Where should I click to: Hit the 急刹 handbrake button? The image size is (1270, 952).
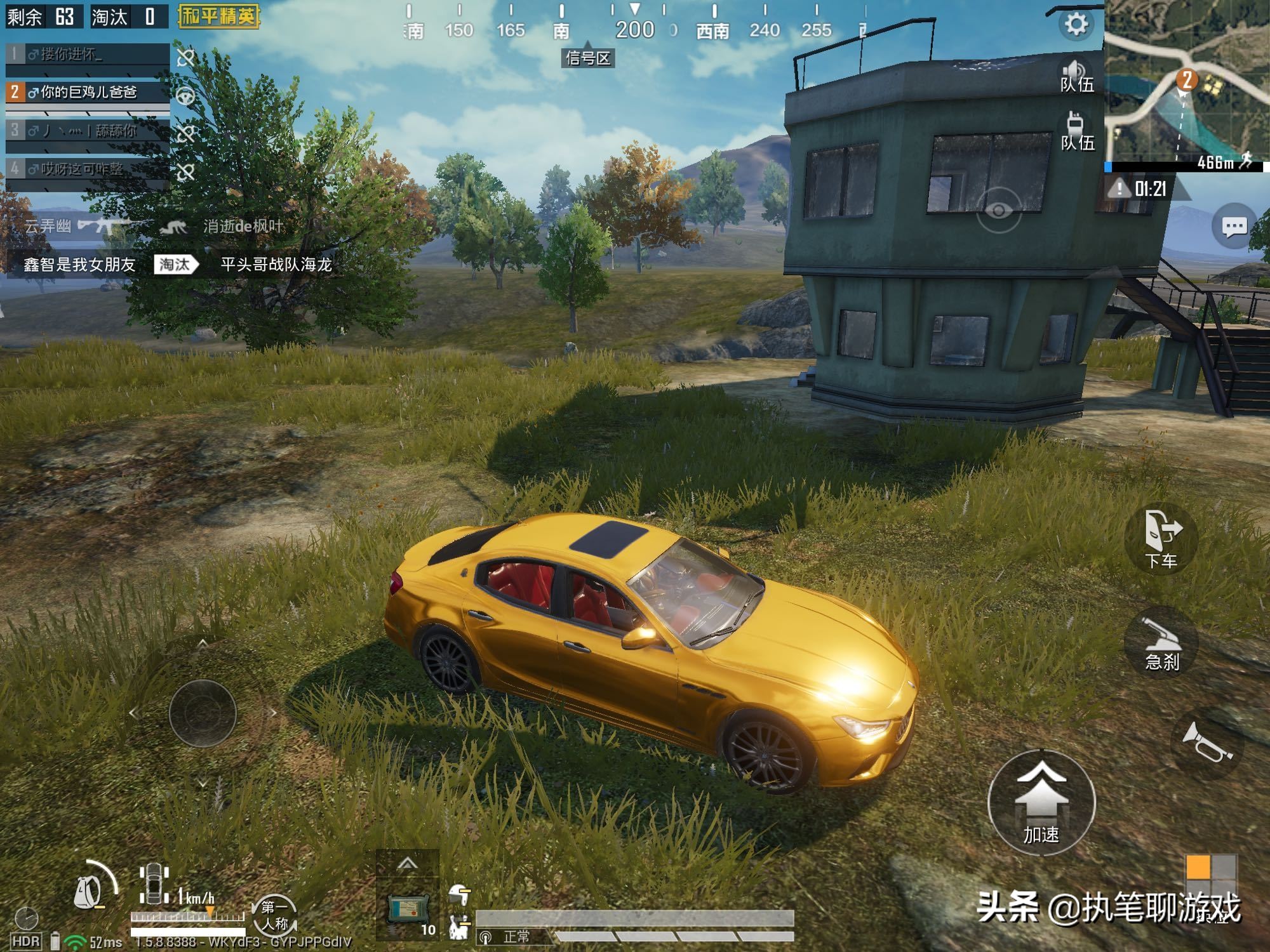point(1161,642)
